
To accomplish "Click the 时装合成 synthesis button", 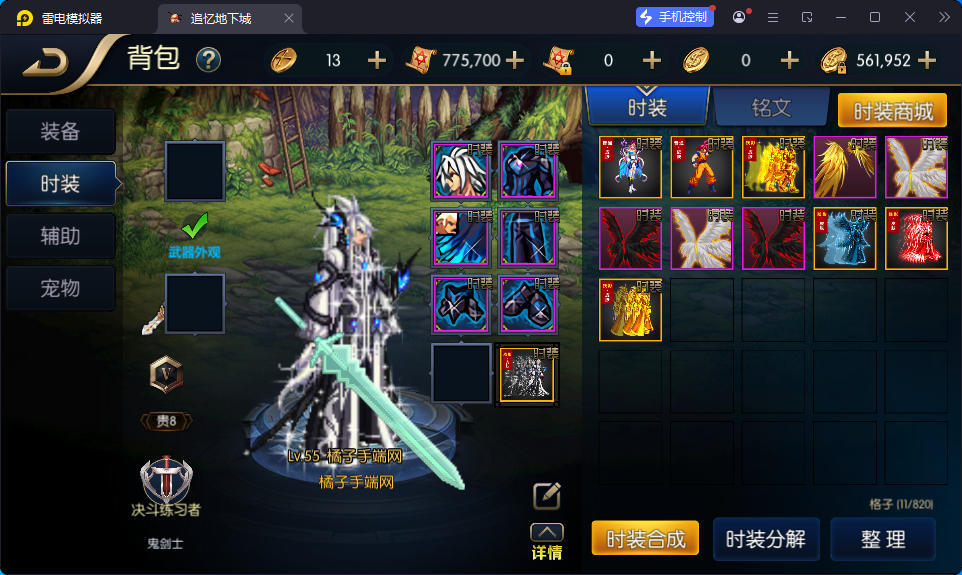I will 645,538.
